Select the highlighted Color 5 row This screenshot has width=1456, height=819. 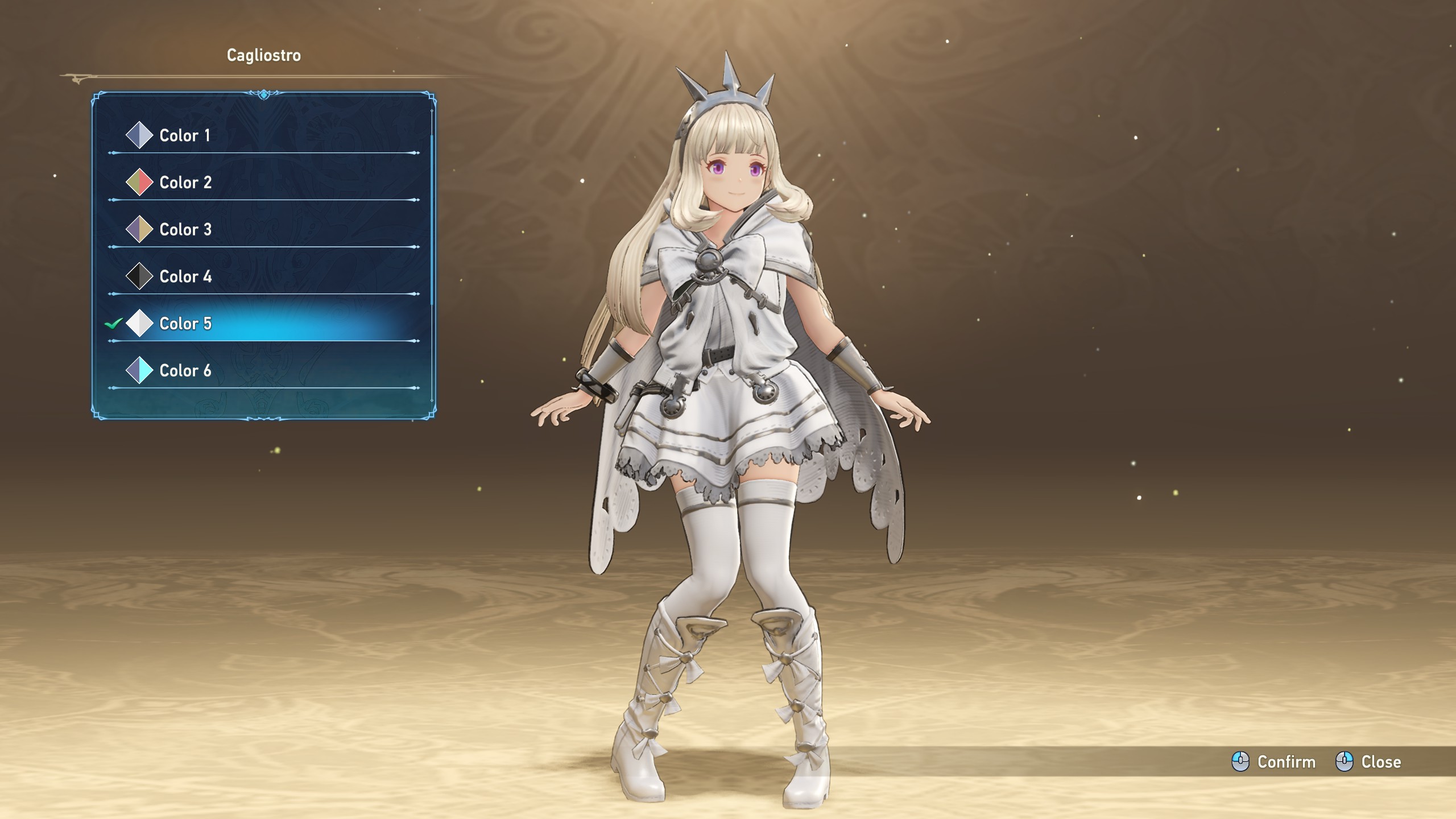[185, 324]
